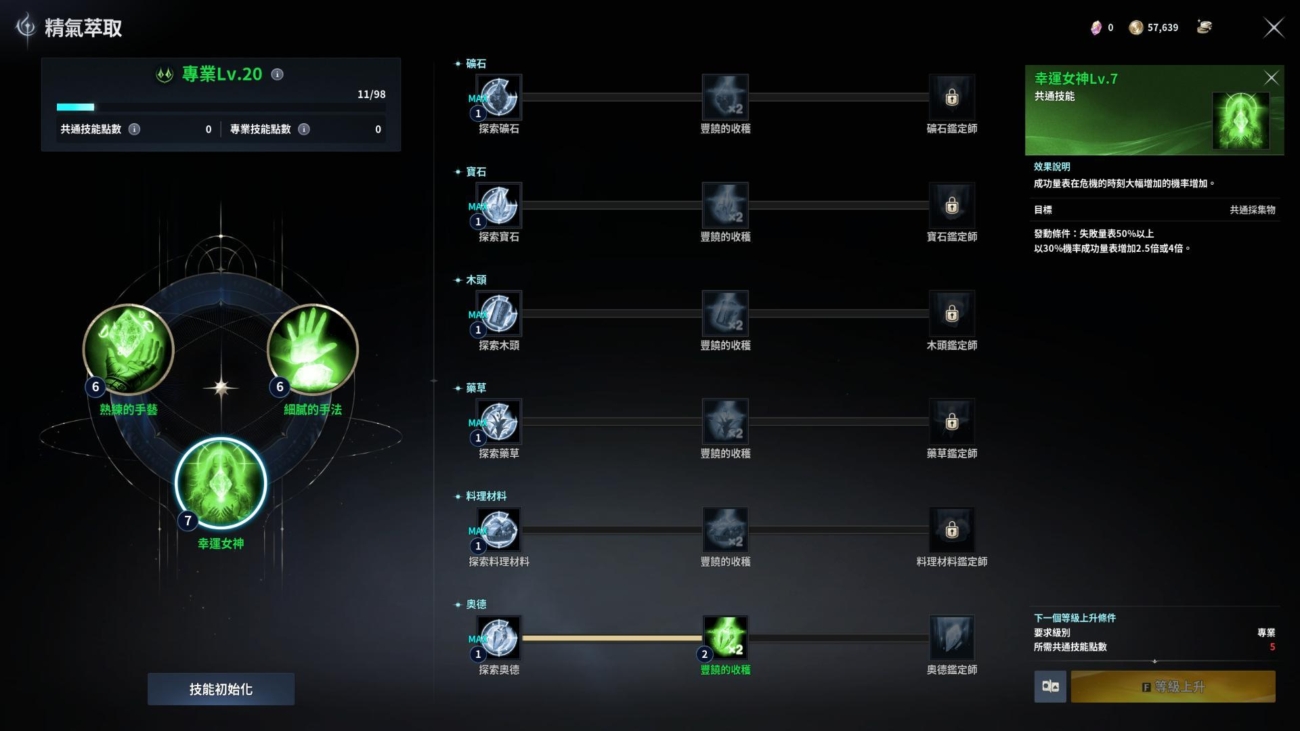Click the locked 礦石鑑定師 skill icon
The width and height of the screenshot is (1300, 731).
[951, 97]
